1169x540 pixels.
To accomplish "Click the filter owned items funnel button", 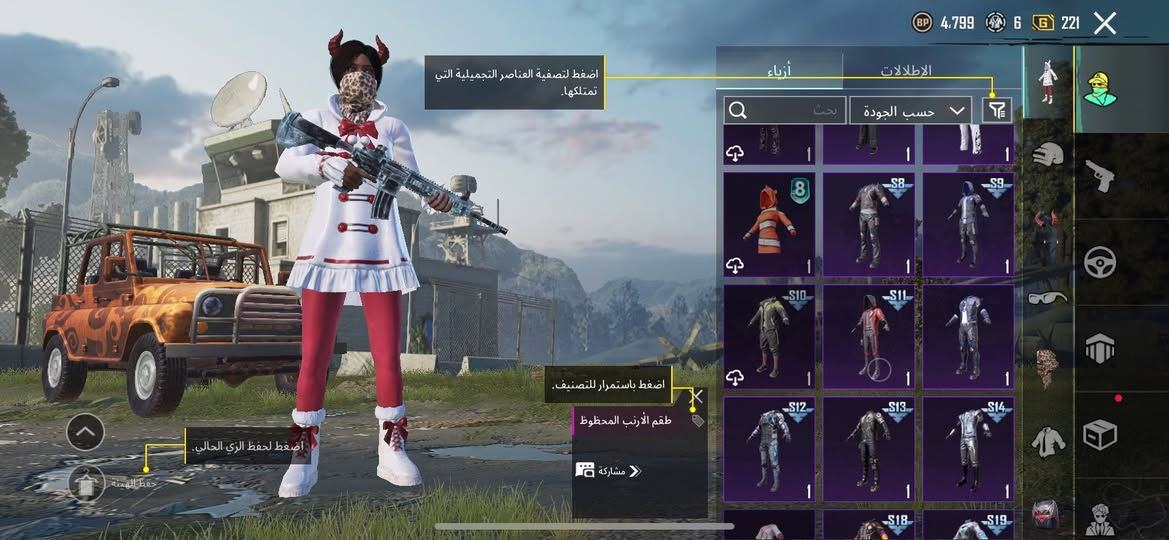I will pos(996,110).
